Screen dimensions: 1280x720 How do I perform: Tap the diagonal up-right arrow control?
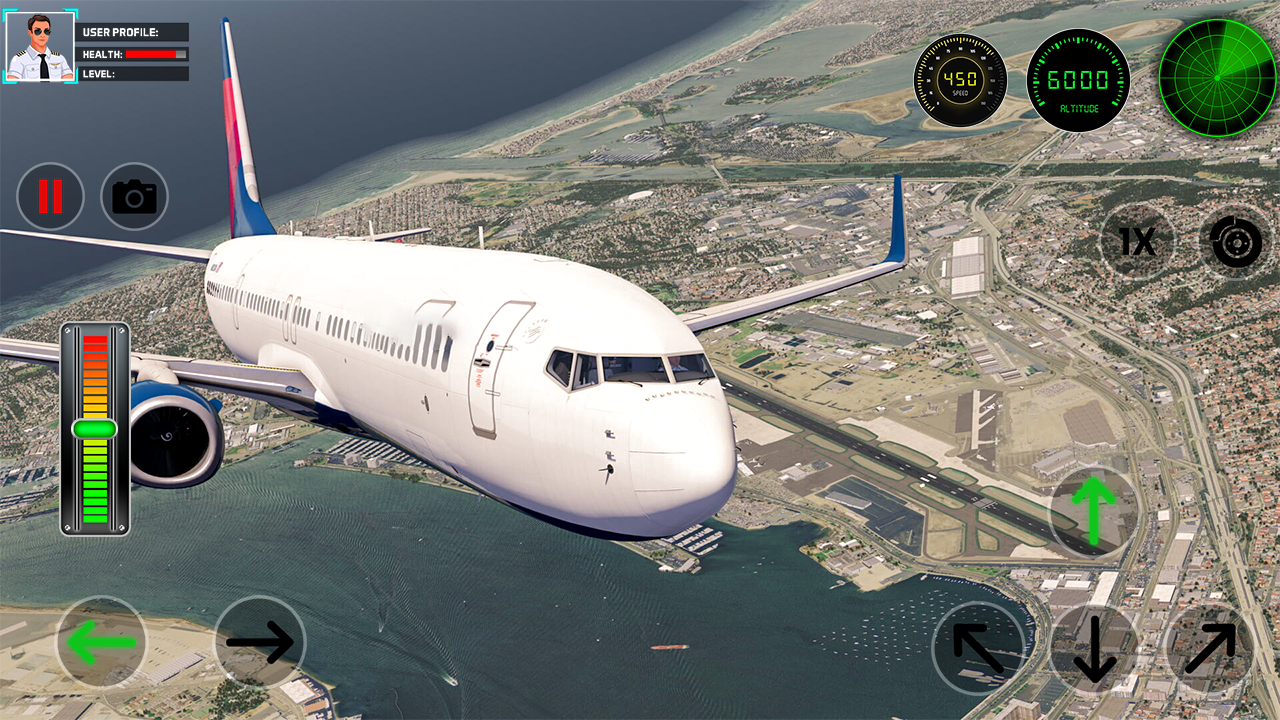click(1210, 649)
